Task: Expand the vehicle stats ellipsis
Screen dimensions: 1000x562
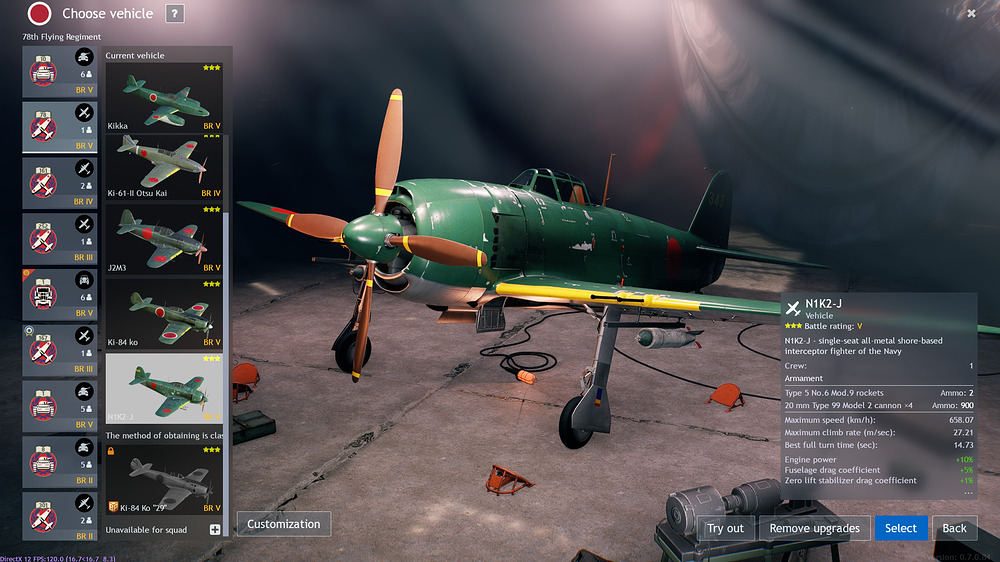Action: [x=966, y=492]
